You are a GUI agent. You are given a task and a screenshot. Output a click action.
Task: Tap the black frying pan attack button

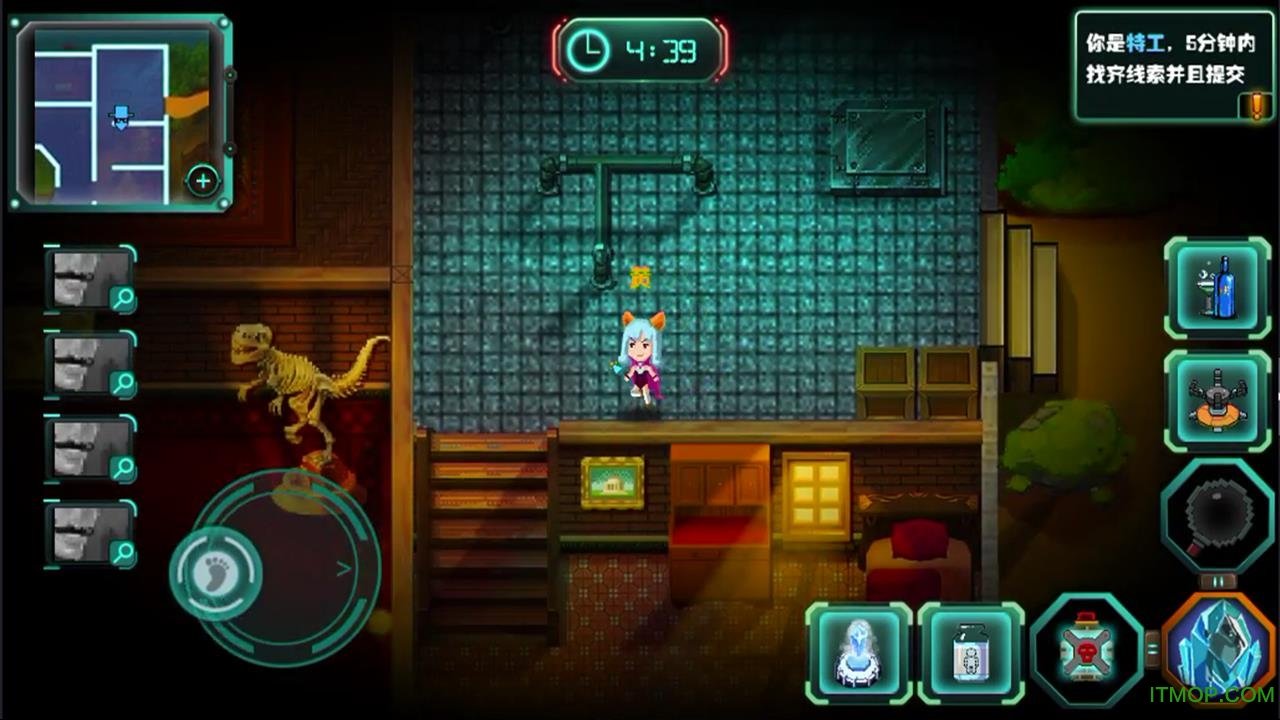1216,515
